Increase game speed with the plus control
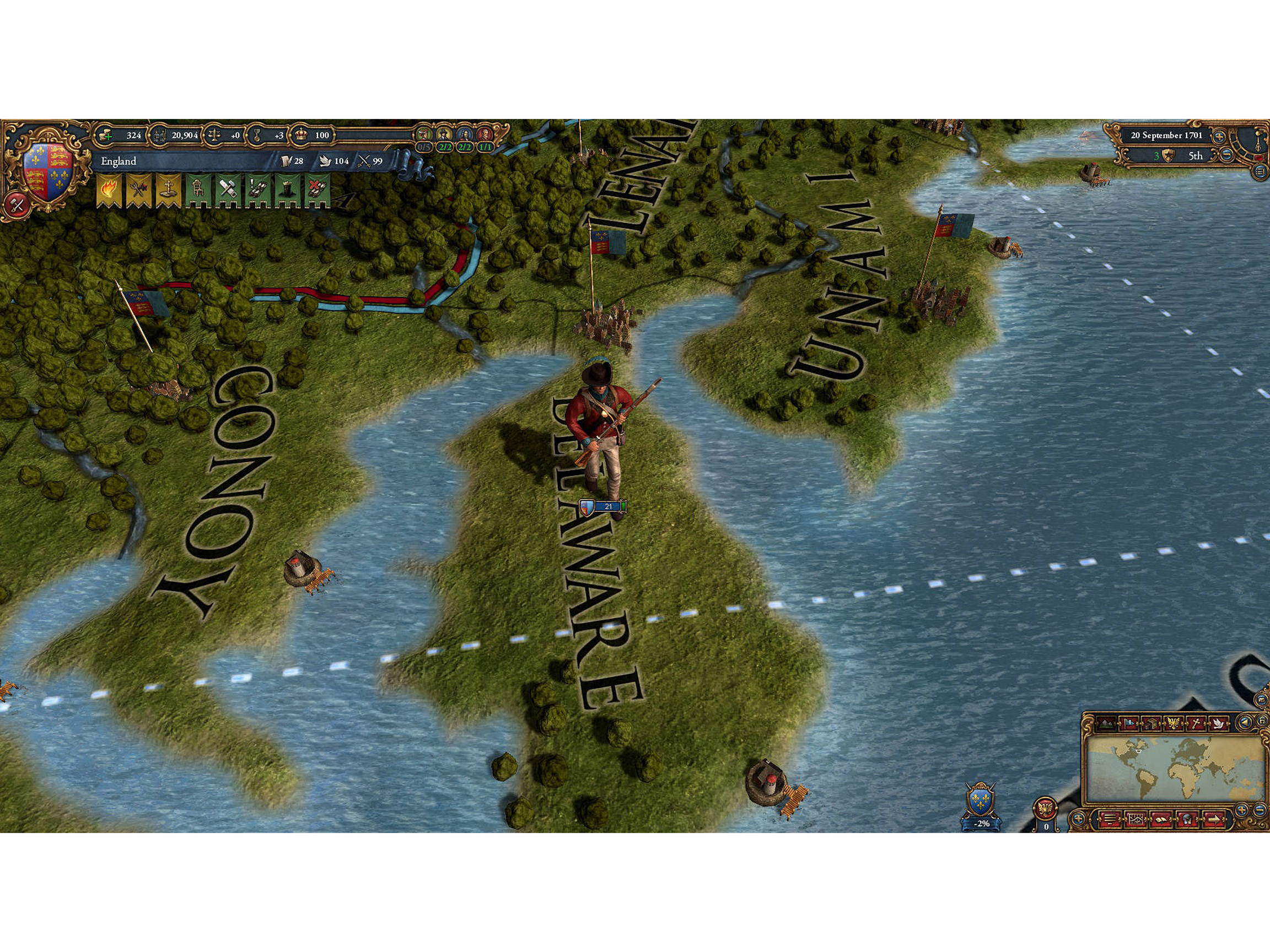 (x=1220, y=137)
